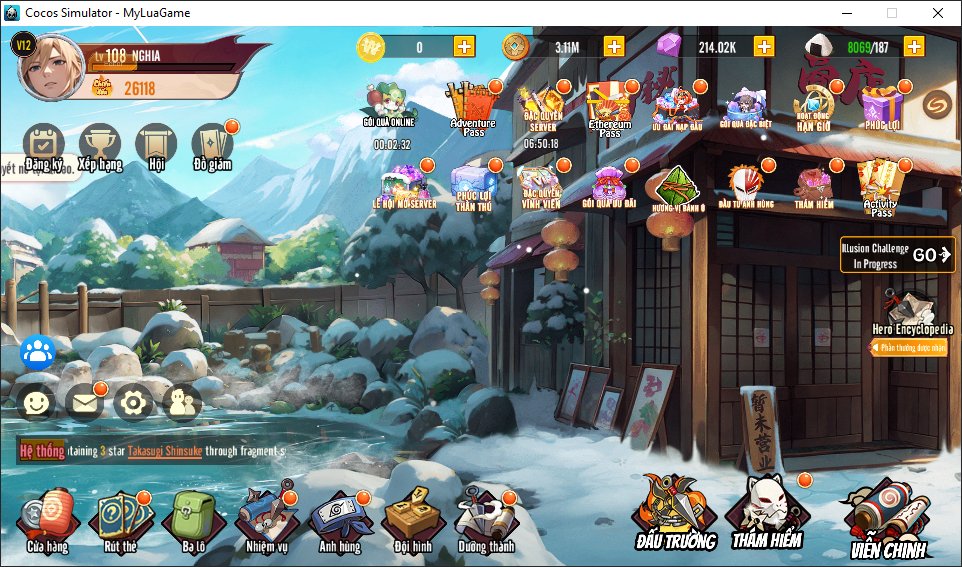The height and width of the screenshot is (567, 962).
Task: Open Đăng ký daily check-in
Action: (x=43, y=147)
